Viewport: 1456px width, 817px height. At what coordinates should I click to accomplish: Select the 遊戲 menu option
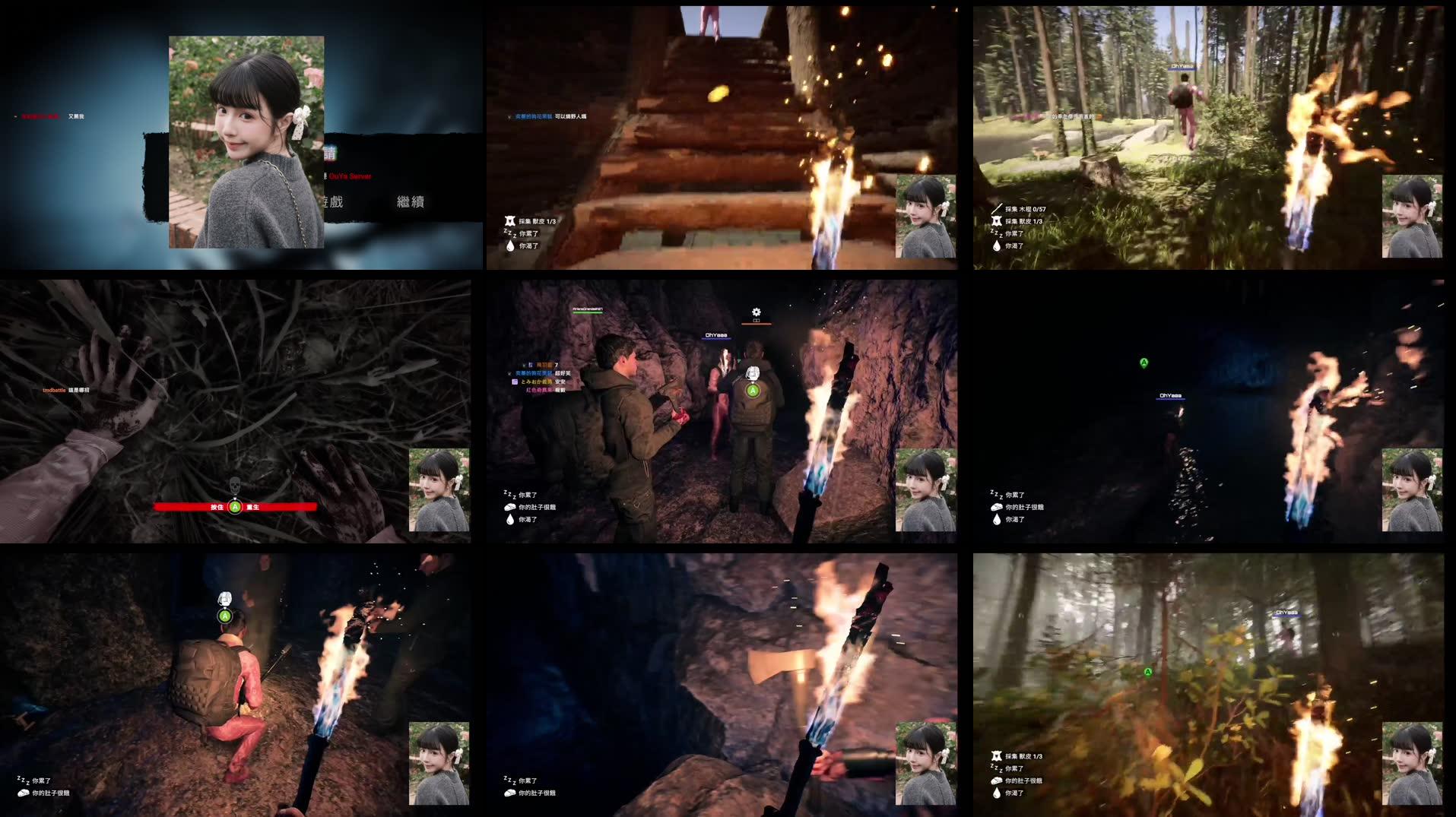point(335,203)
